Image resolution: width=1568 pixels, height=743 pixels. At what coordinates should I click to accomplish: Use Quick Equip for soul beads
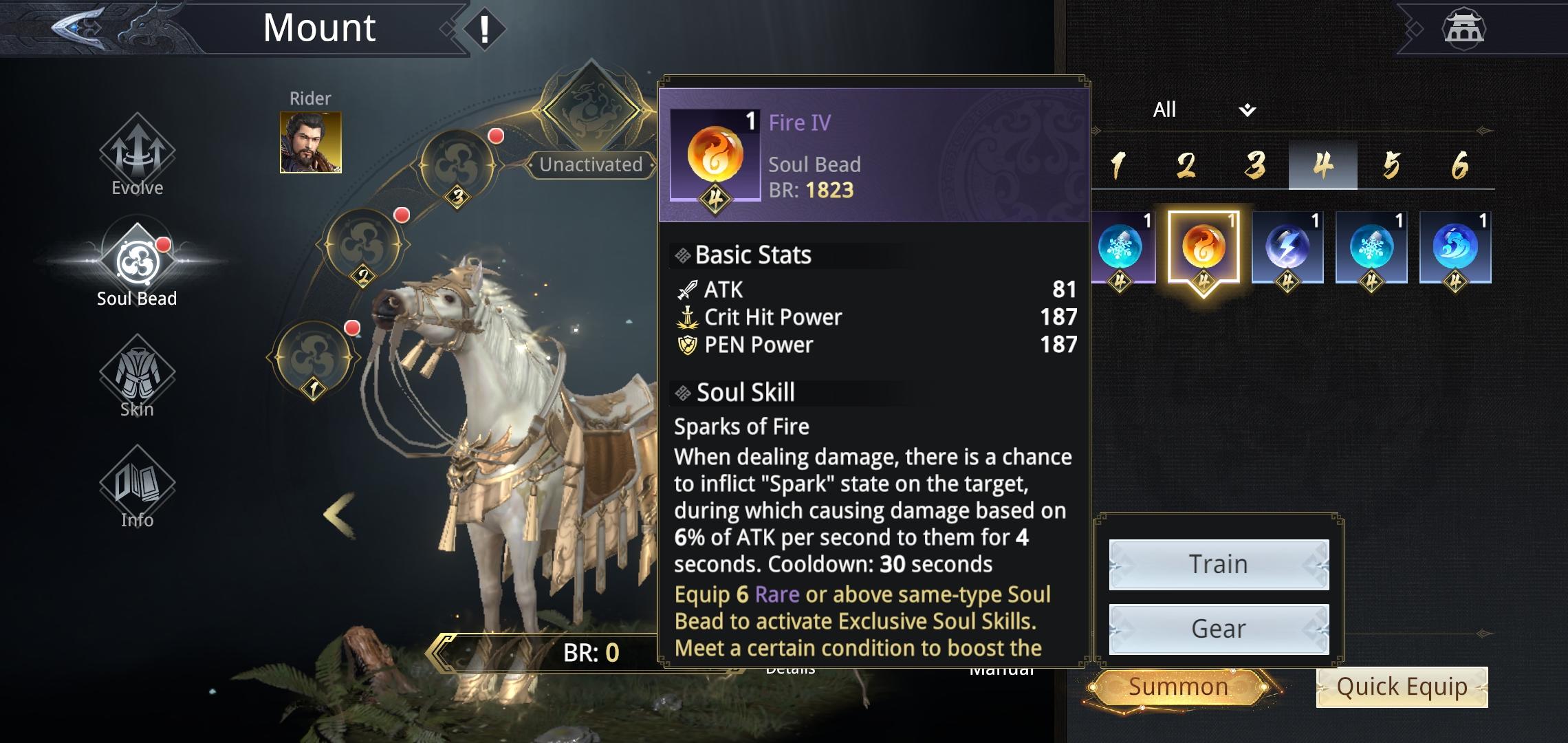point(1402,687)
